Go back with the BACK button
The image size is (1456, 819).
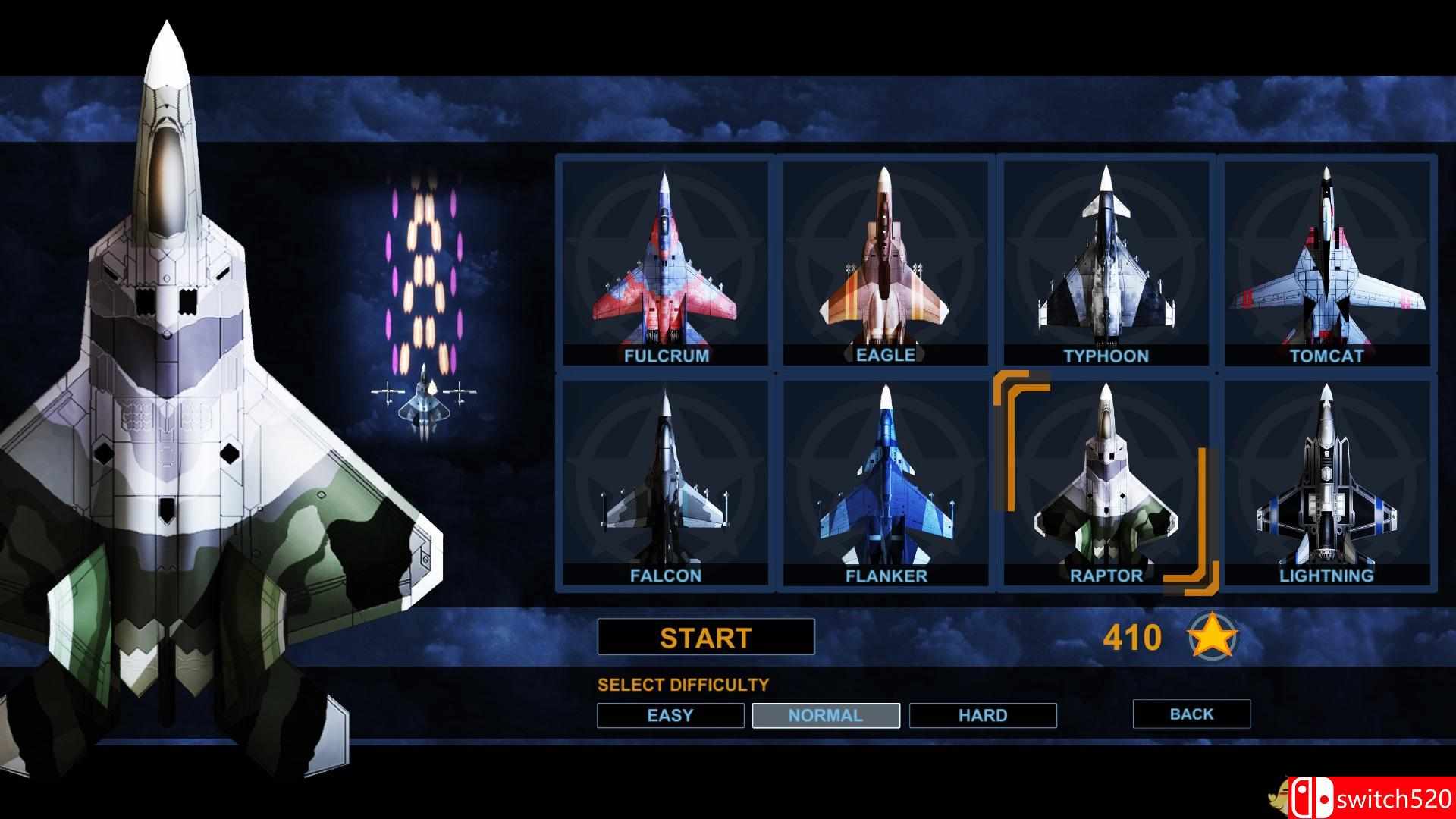click(1191, 714)
